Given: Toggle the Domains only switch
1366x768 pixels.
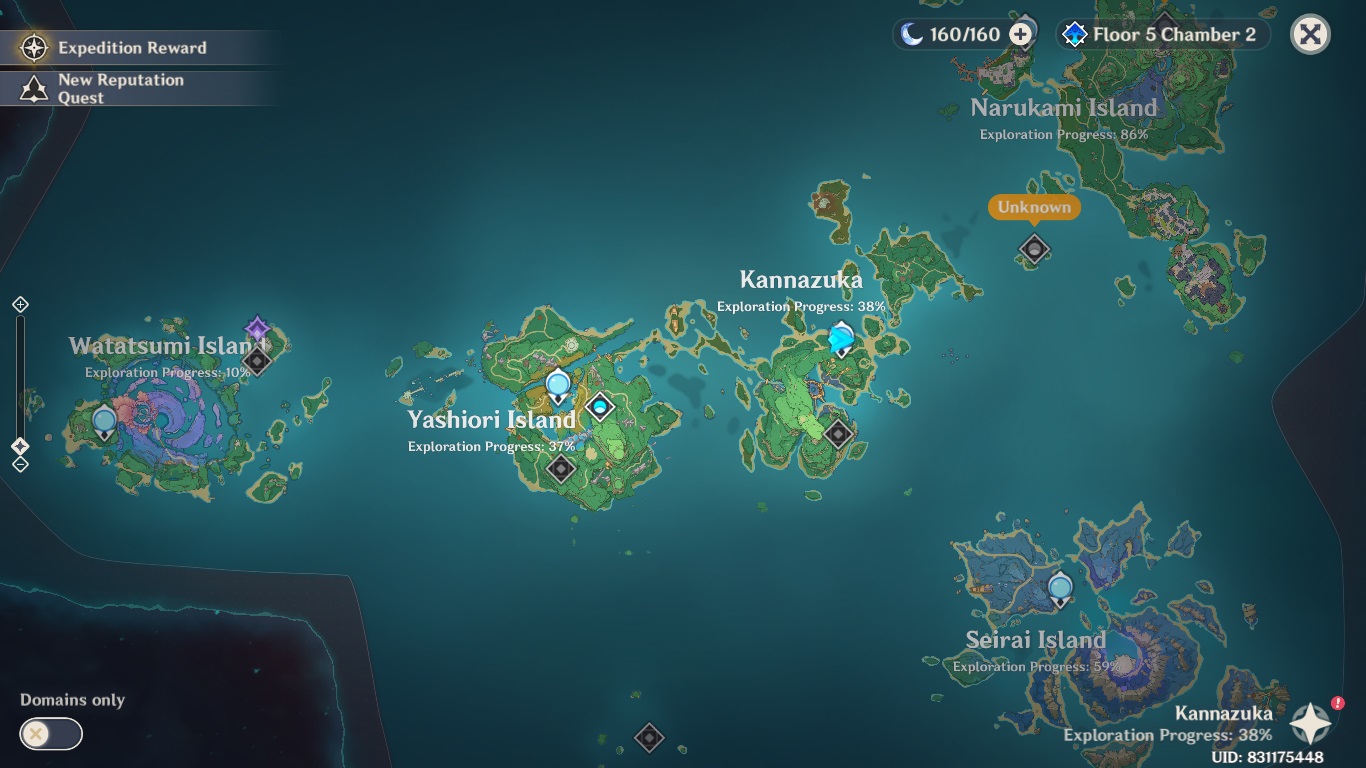Looking at the screenshot, I should click(50, 734).
